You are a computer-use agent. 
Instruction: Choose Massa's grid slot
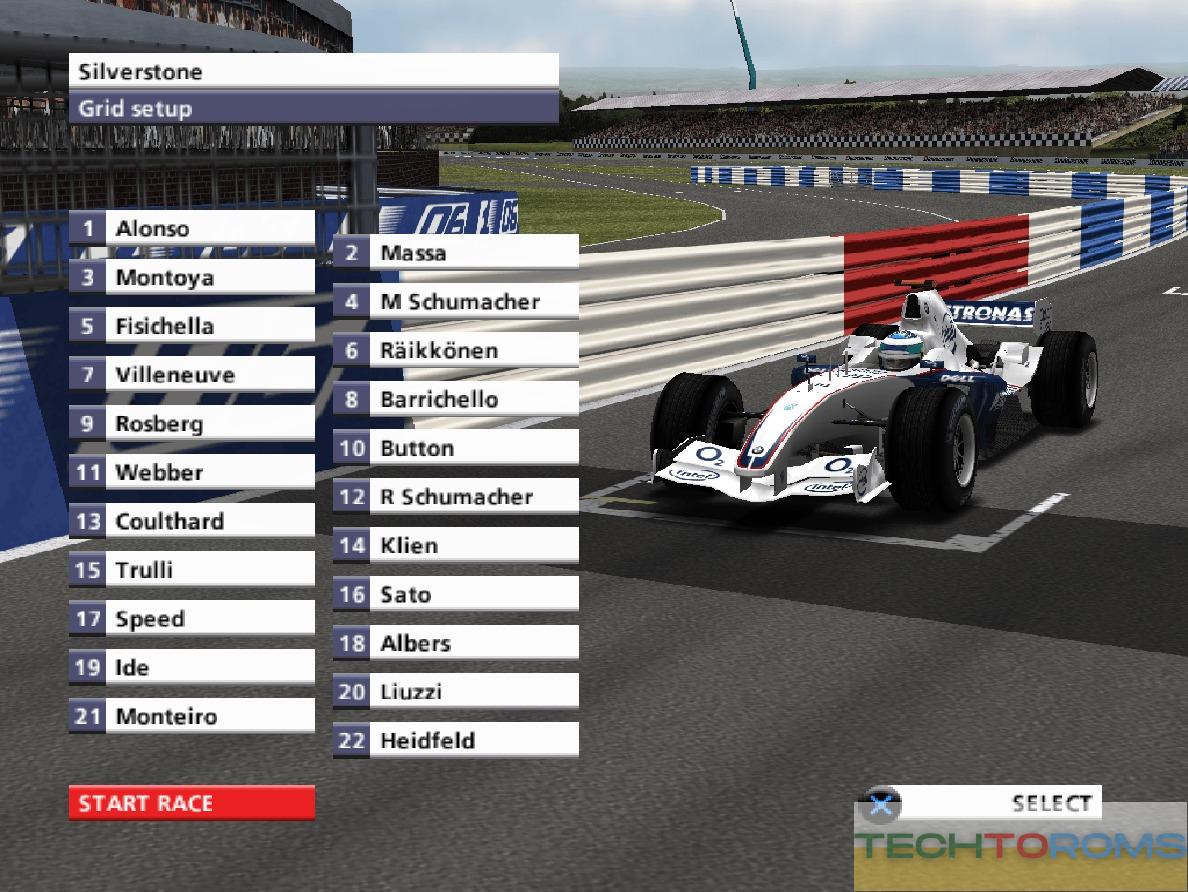click(x=455, y=253)
